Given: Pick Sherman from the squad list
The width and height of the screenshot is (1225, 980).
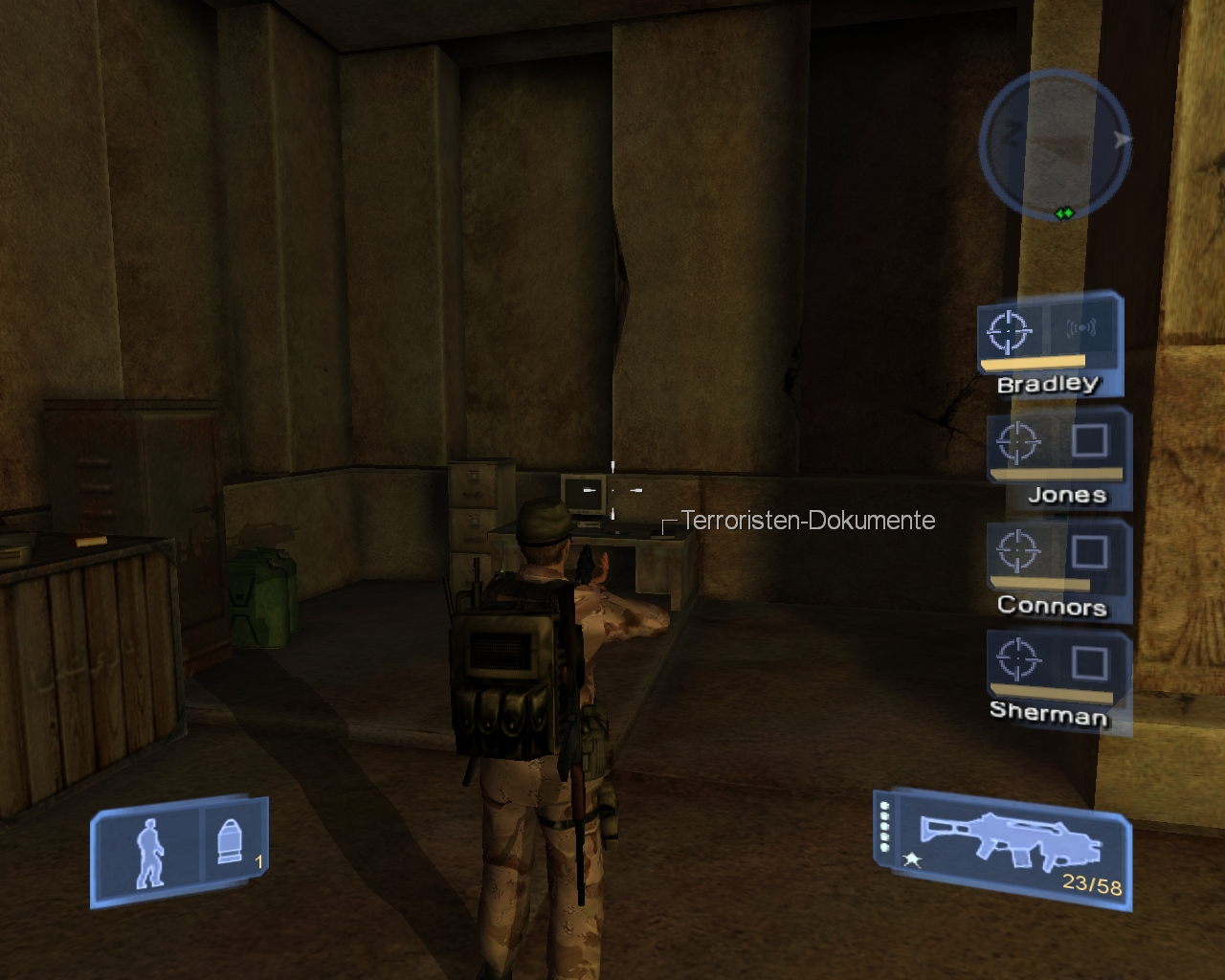Looking at the screenshot, I should (x=1057, y=678).
